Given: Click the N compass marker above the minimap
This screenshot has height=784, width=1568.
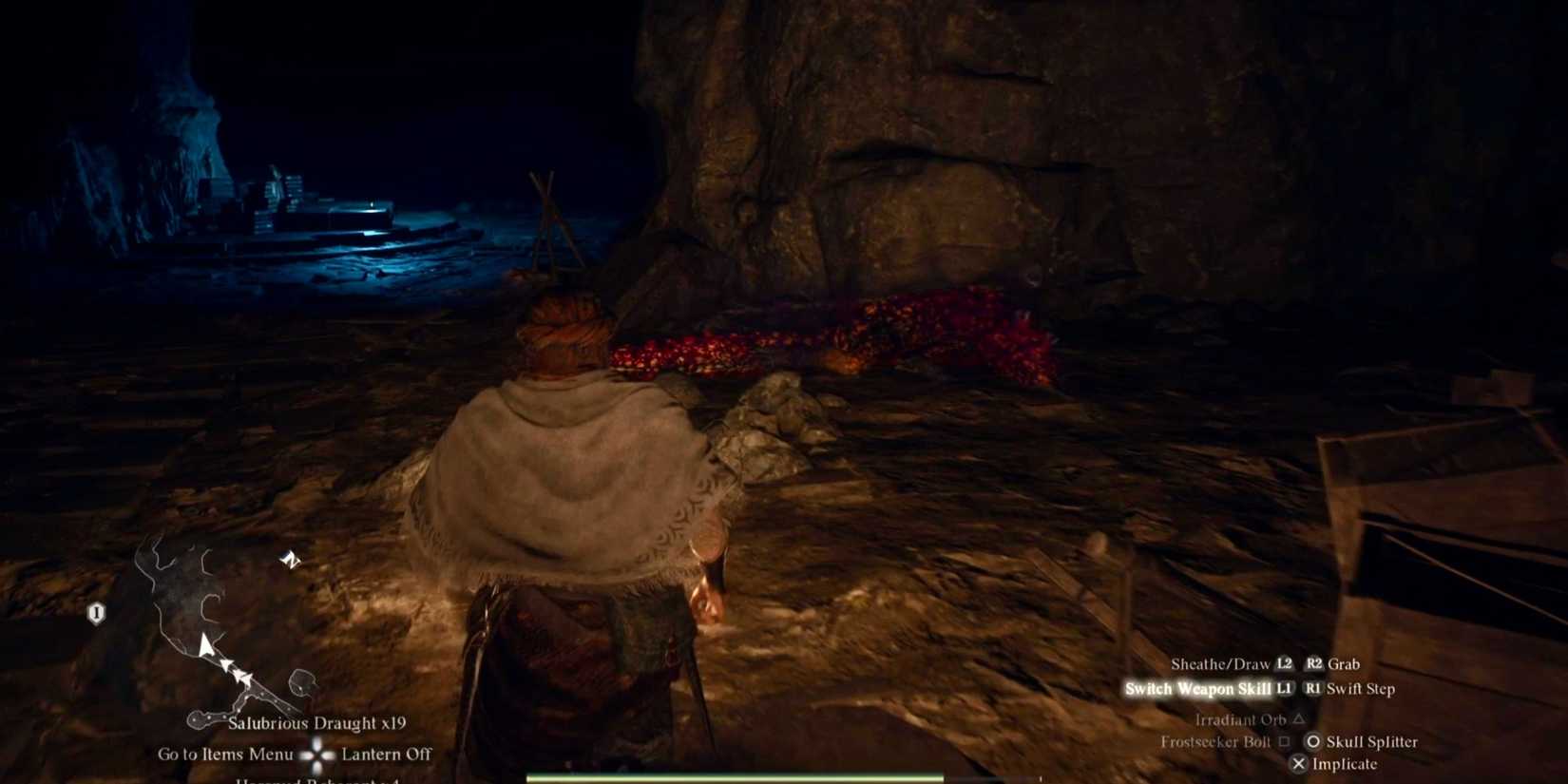Looking at the screenshot, I should tap(291, 561).
